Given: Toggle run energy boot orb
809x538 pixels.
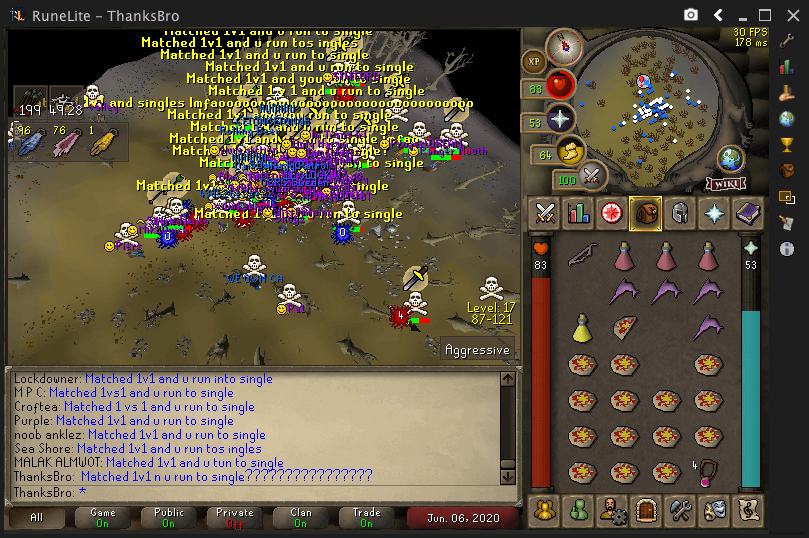Looking at the screenshot, I should (x=571, y=153).
